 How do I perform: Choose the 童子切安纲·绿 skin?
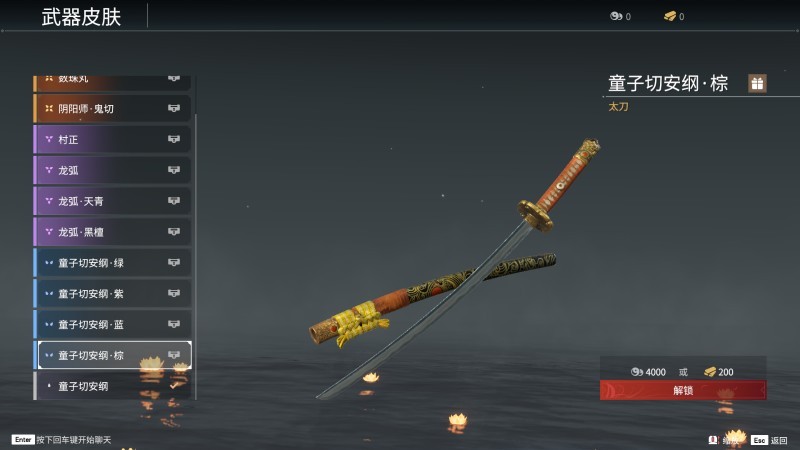click(x=112, y=263)
